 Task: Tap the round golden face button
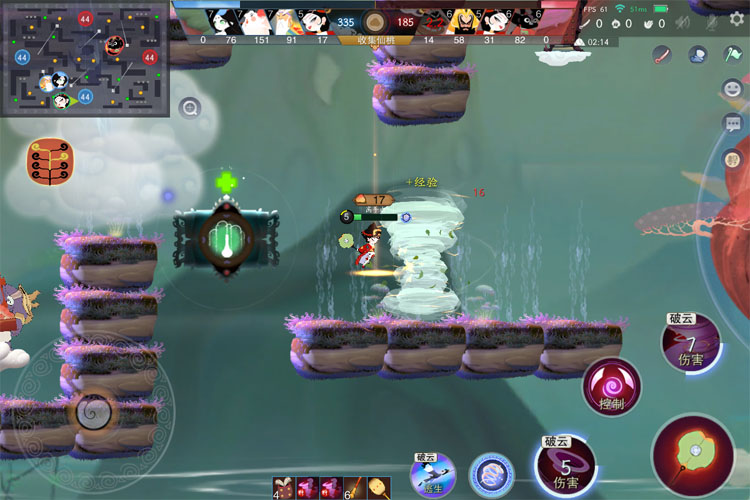(x=732, y=159)
